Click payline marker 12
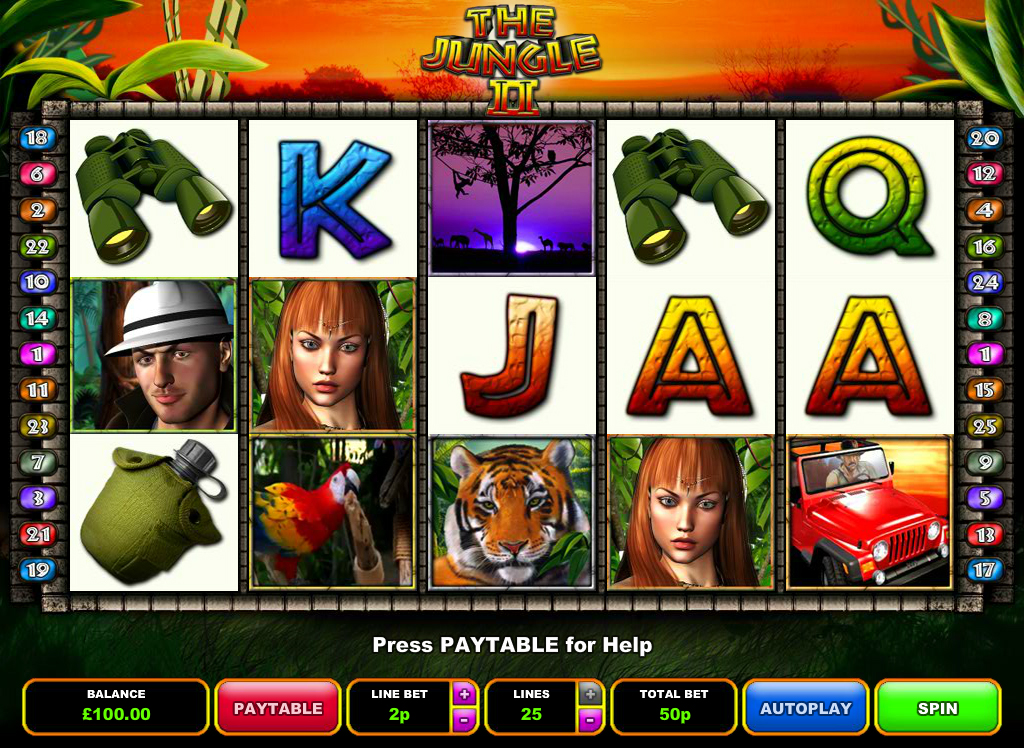Image resolution: width=1024 pixels, height=748 pixels. [x=985, y=174]
